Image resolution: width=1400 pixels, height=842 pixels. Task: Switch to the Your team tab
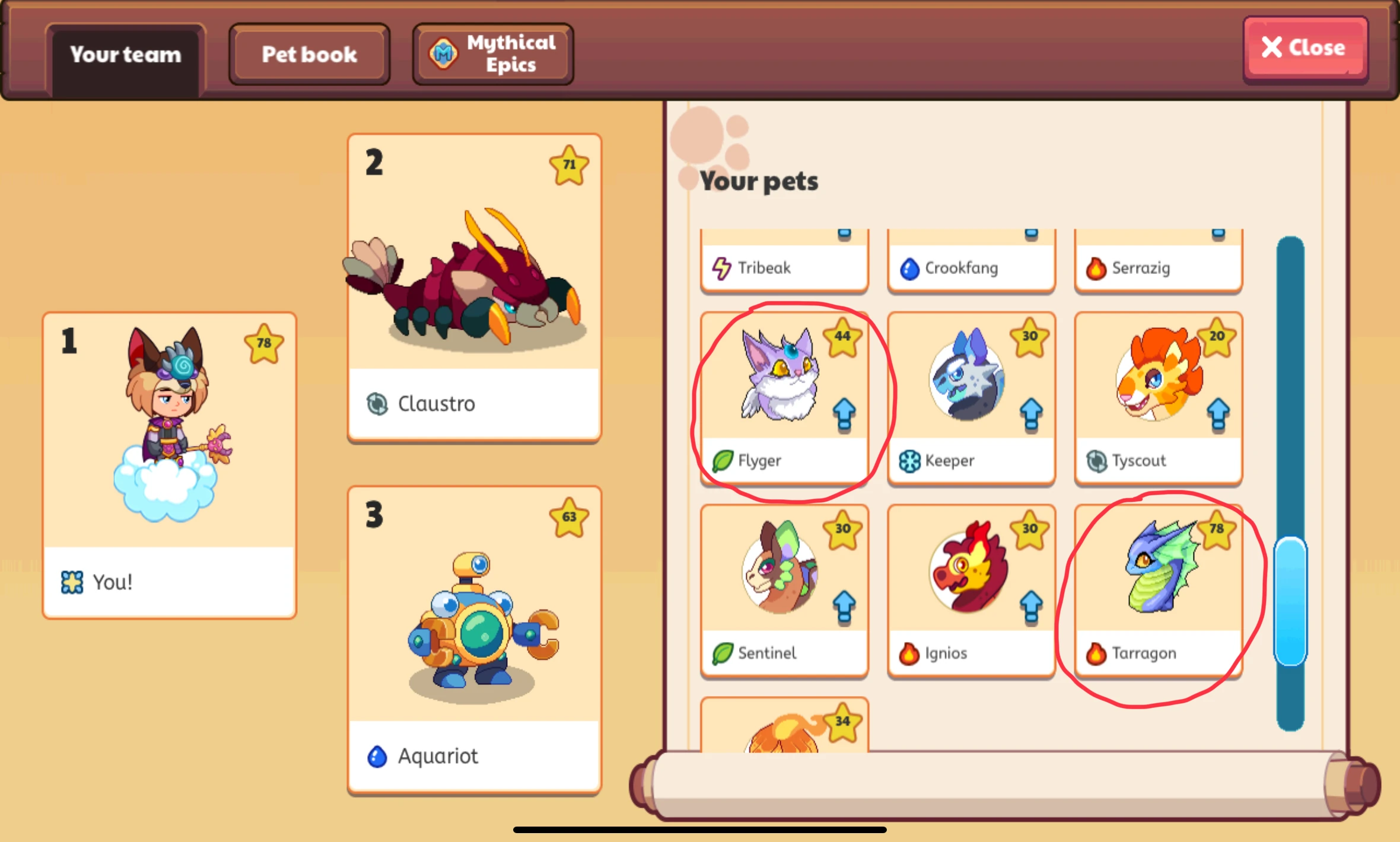125,54
